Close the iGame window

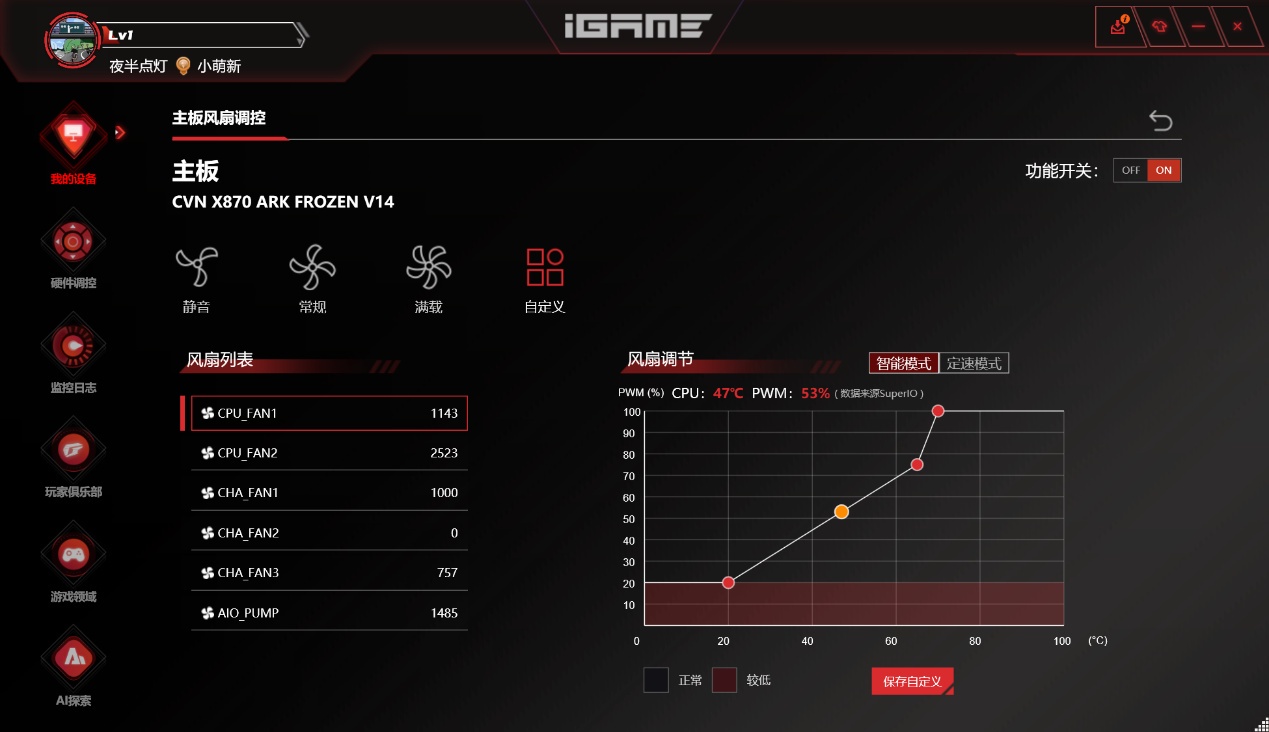tap(1237, 27)
